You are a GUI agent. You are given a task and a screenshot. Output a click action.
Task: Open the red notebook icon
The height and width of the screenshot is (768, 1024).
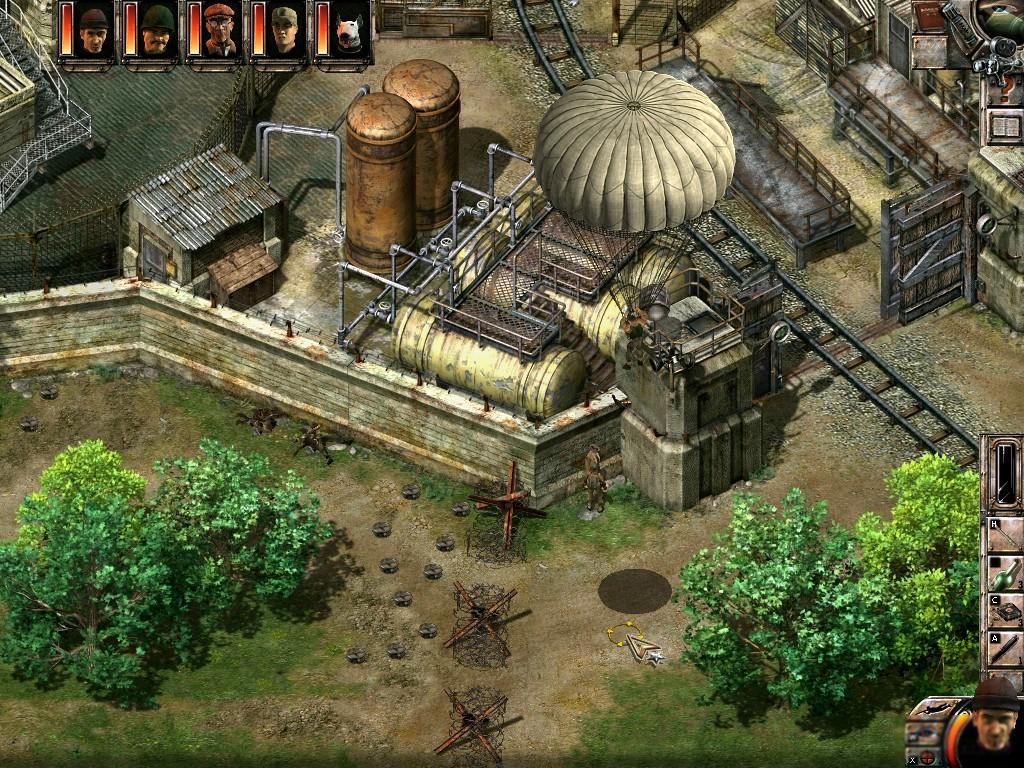pyautogui.click(x=929, y=18)
